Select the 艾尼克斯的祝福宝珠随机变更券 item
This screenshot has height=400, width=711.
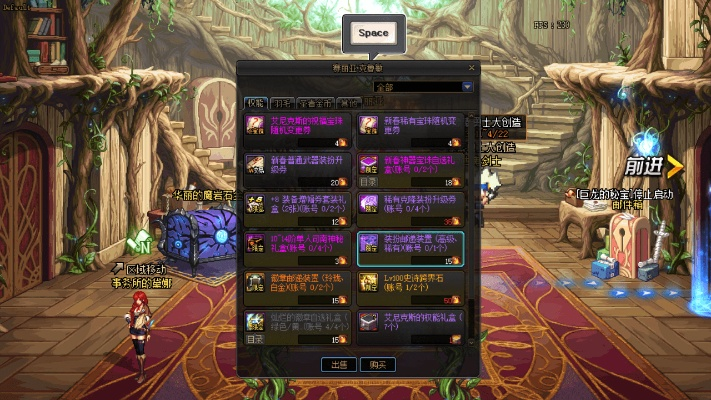[296, 129]
